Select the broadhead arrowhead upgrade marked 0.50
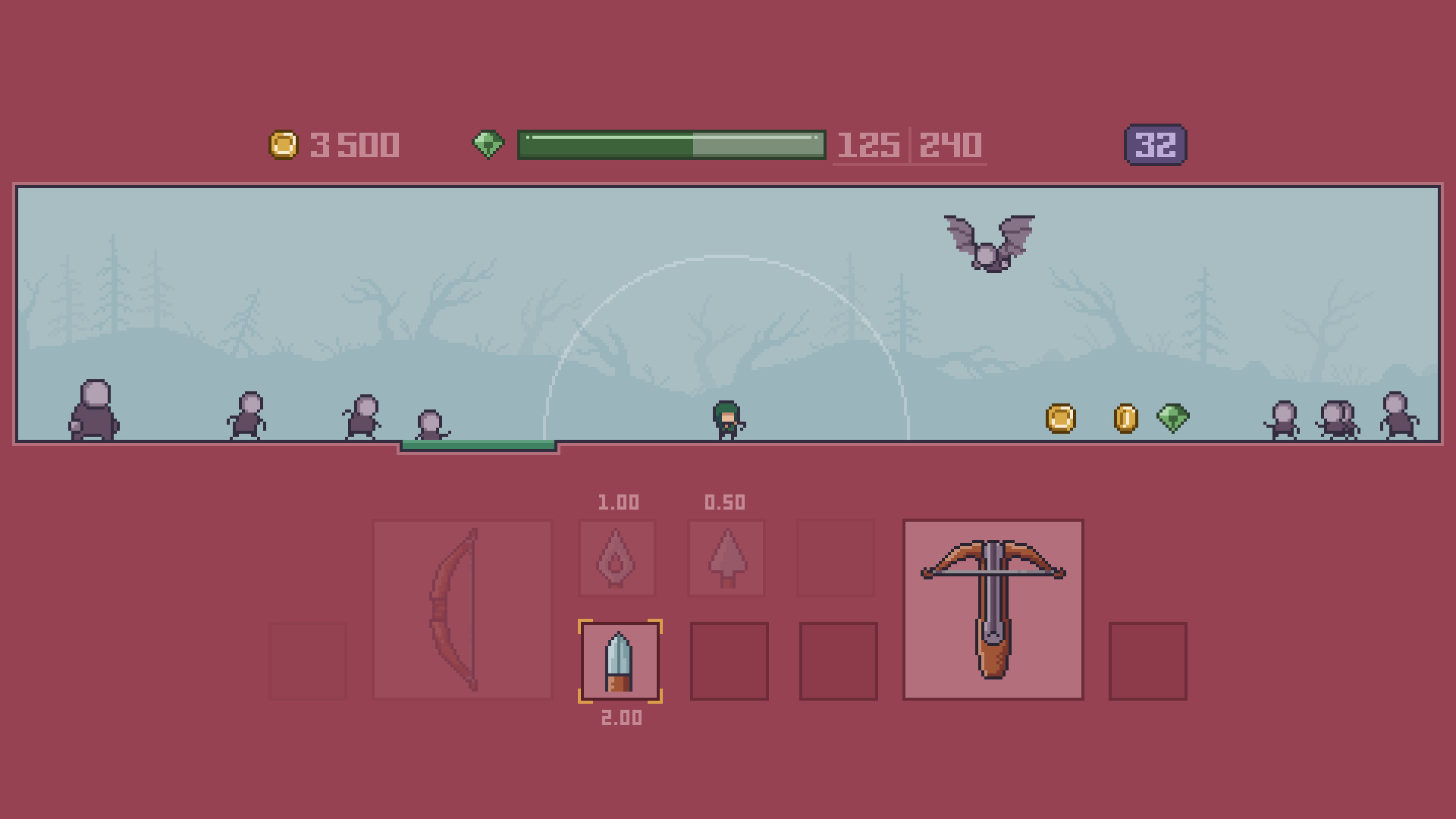 pyautogui.click(x=726, y=559)
